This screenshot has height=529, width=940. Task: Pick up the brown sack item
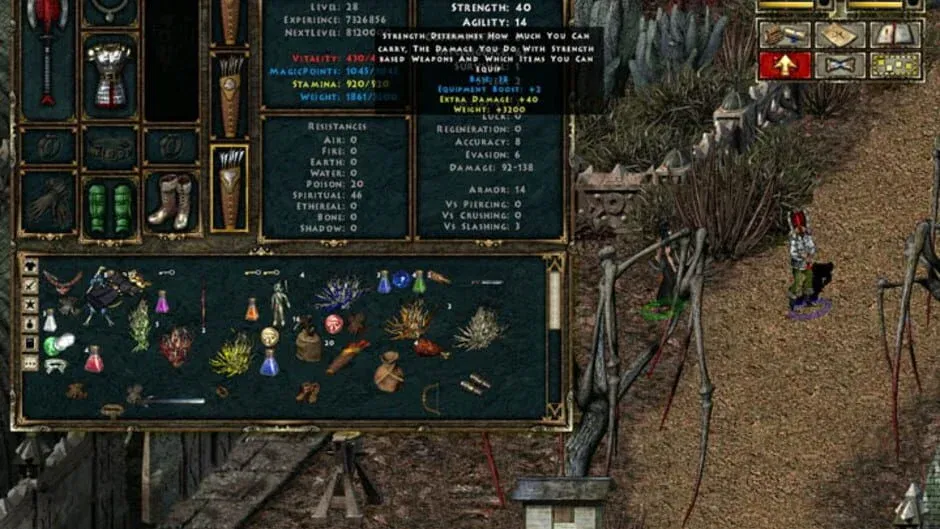(388, 372)
